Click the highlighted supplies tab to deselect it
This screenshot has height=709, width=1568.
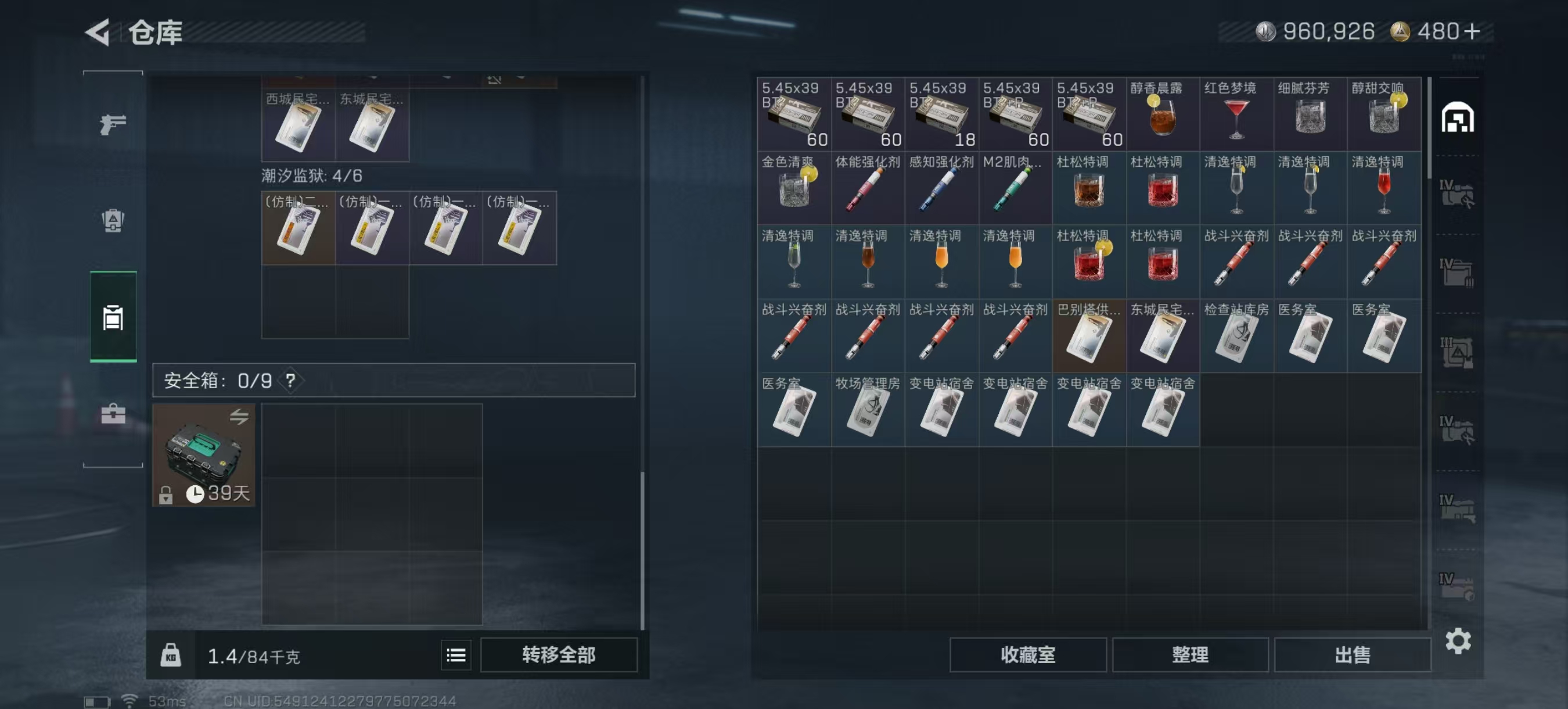[x=113, y=317]
